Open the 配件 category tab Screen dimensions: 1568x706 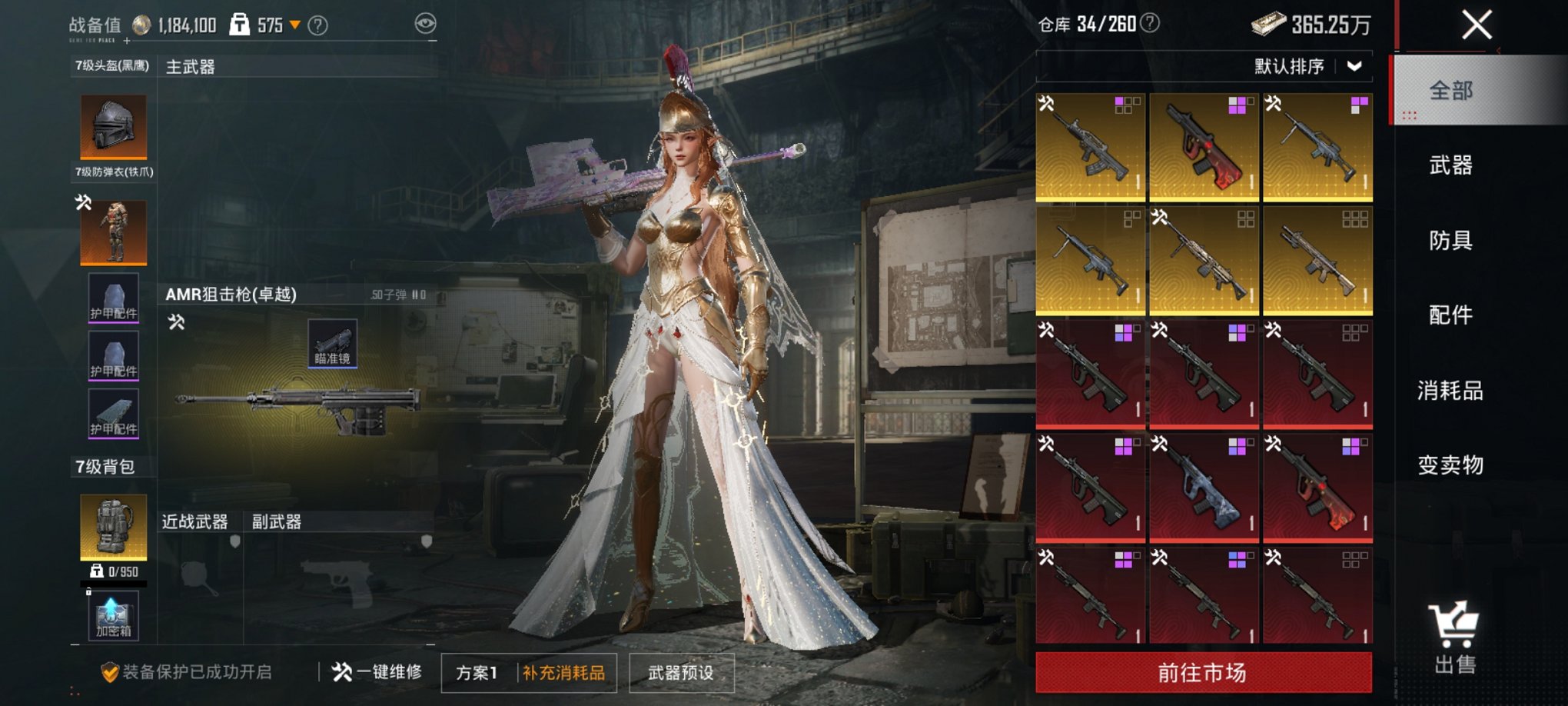[x=1450, y=315]
